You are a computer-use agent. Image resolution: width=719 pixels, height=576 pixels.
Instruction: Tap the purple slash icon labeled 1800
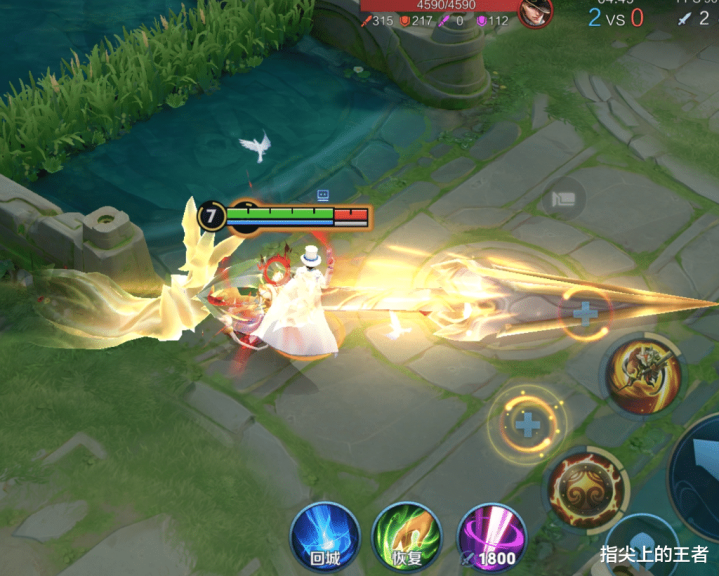pyautogui.click(x=490, y=536)
